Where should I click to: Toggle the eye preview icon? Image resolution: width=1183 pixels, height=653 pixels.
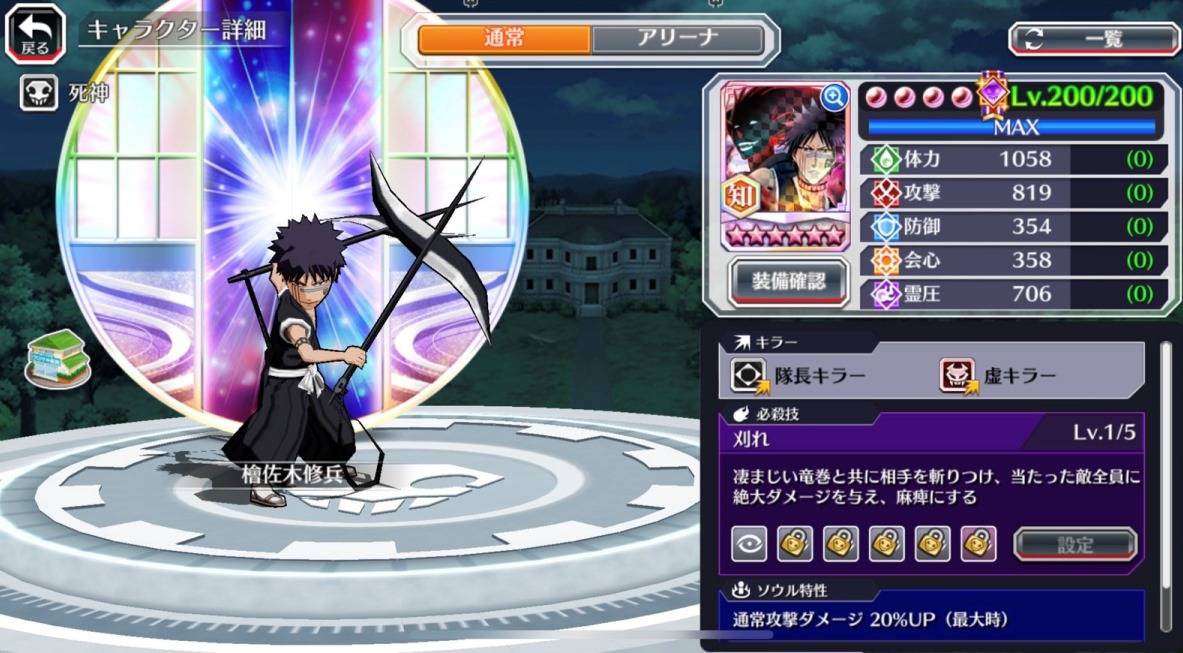pyautogui.click(x=747, y=543)
